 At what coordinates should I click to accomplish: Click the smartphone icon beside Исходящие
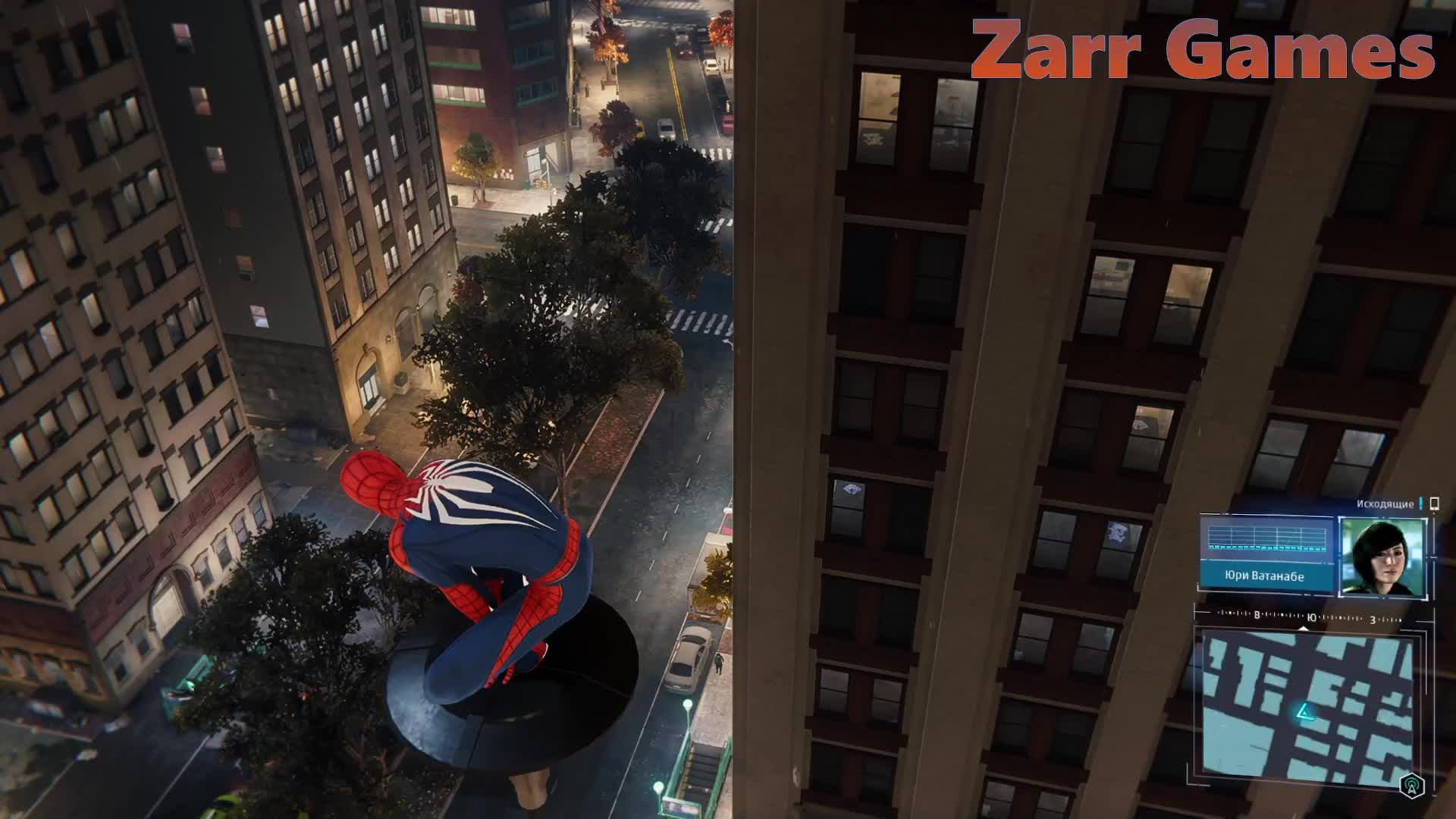1433,504
